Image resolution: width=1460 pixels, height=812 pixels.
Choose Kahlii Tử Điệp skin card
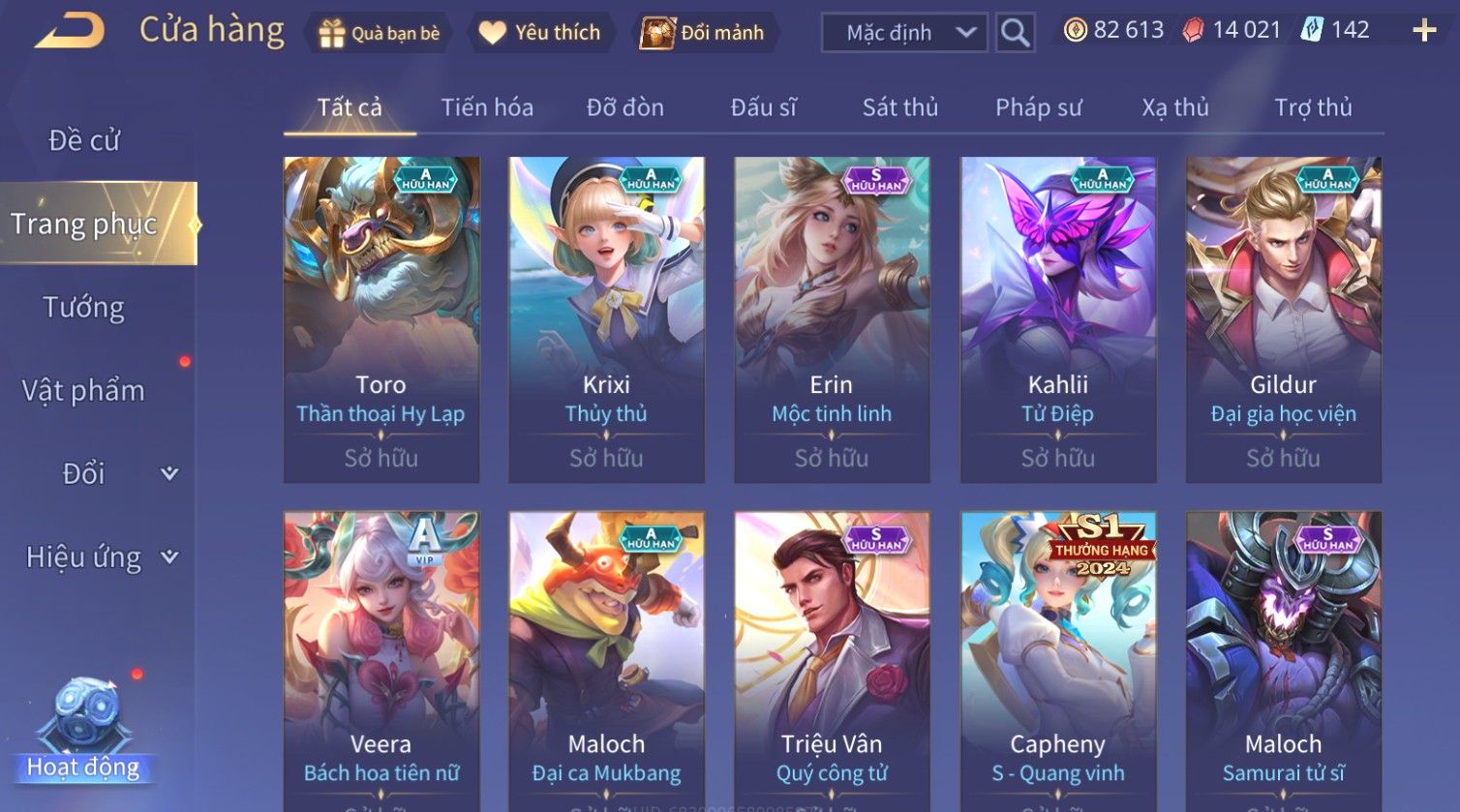(x=1058, y=319)
